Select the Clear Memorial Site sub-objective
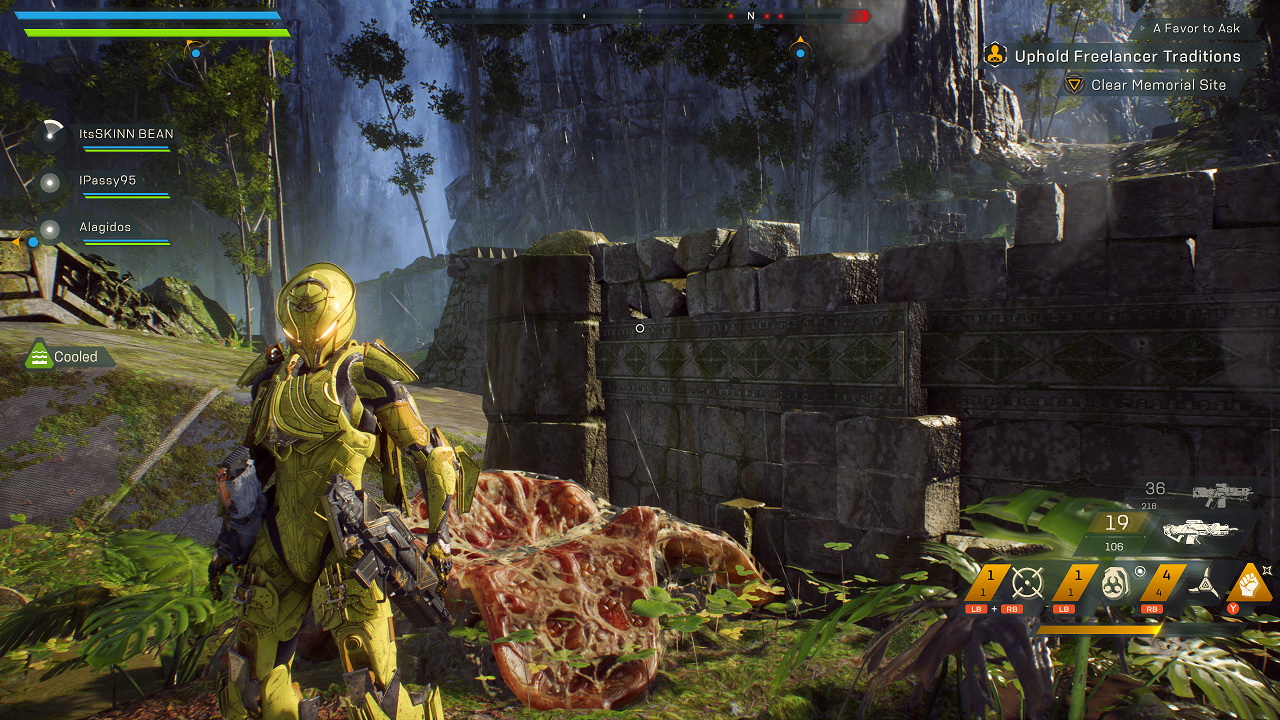This screenshot has width=1280, height=720. tap(1158, 85)
